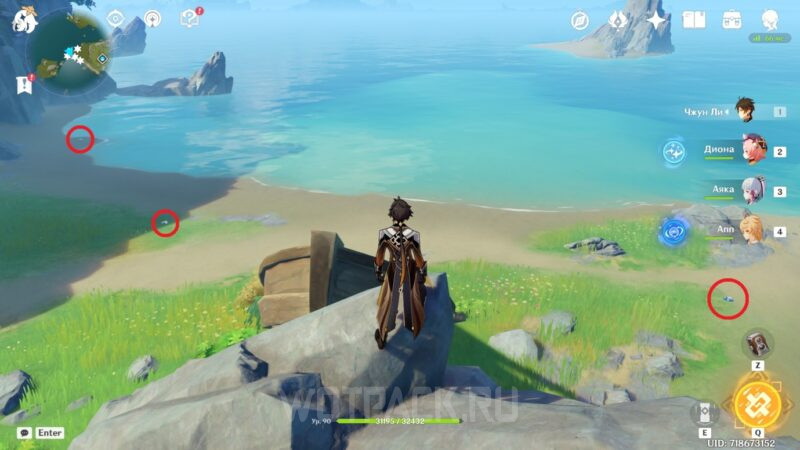Use the gadget icon above the burst
The height and width of the screenshot is (450, 800).
[757, 343]
